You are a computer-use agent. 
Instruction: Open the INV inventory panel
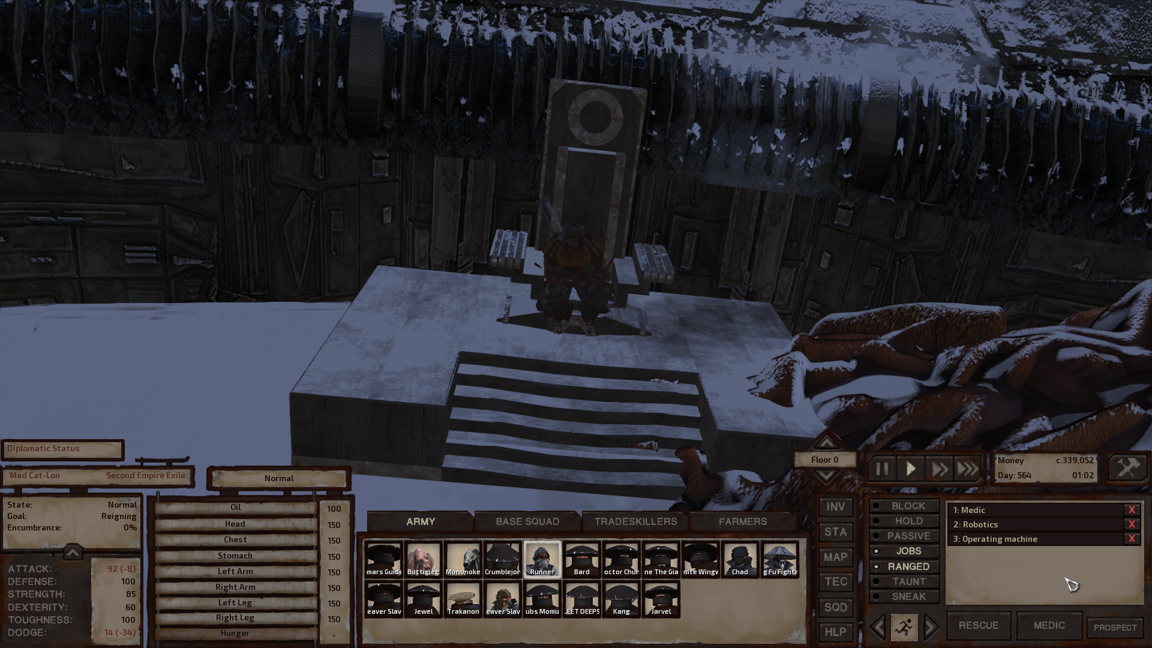coord(835,507)
